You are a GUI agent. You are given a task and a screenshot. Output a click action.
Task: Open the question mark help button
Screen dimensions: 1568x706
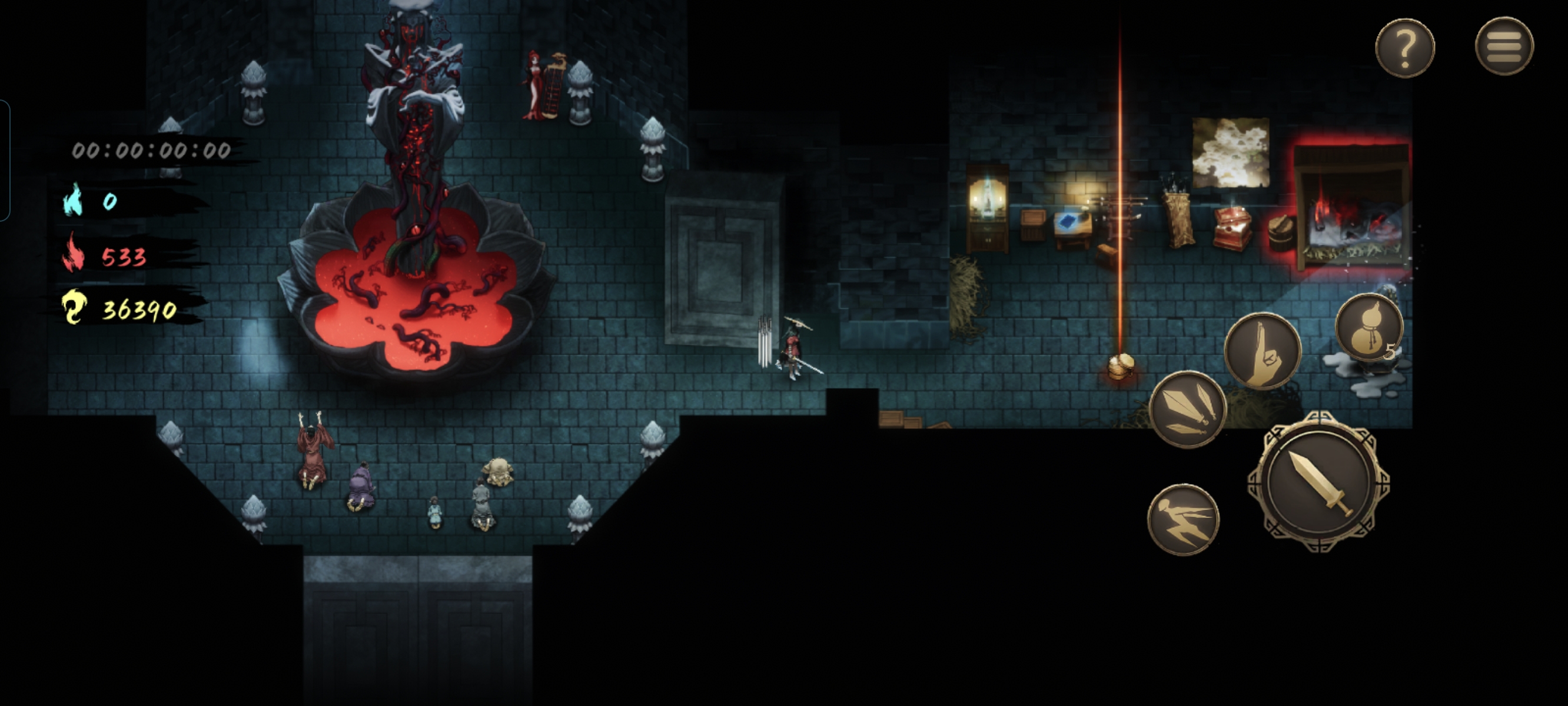[x=1404, y=48]
